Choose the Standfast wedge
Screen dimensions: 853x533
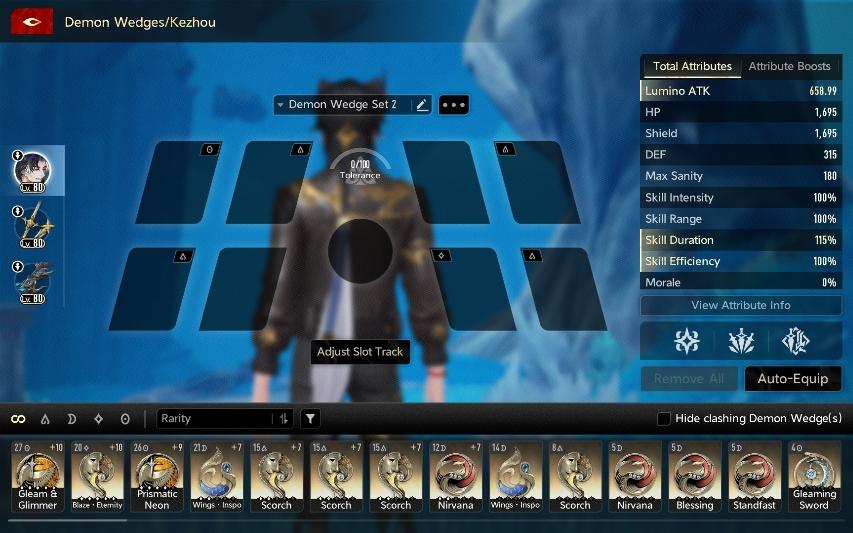(754, 478)
